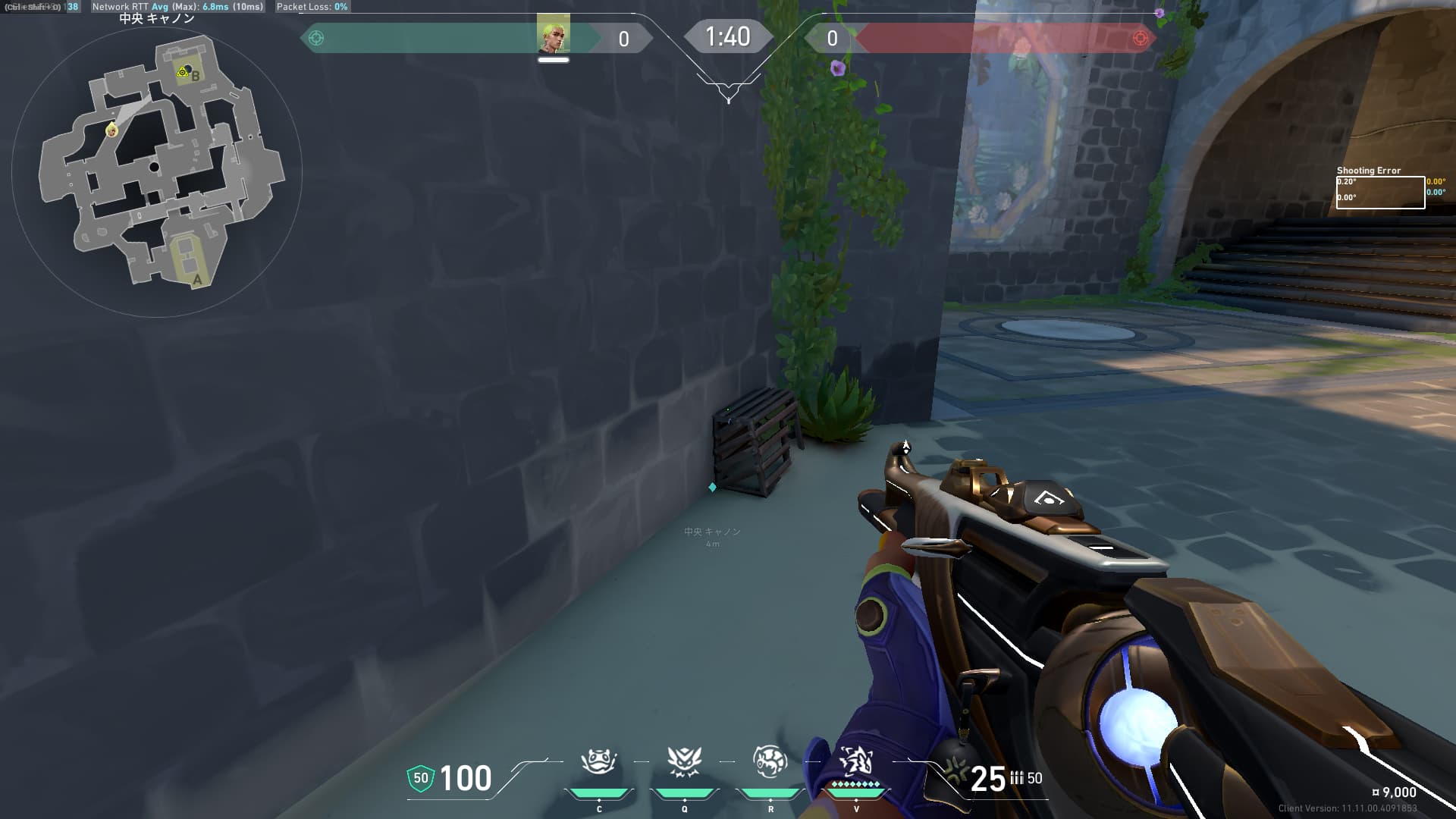Select the enemy team score of 0
Image resolution: width=1456 pixels, height=819 pixels.
pyautogui.click(x=831, y=39)
